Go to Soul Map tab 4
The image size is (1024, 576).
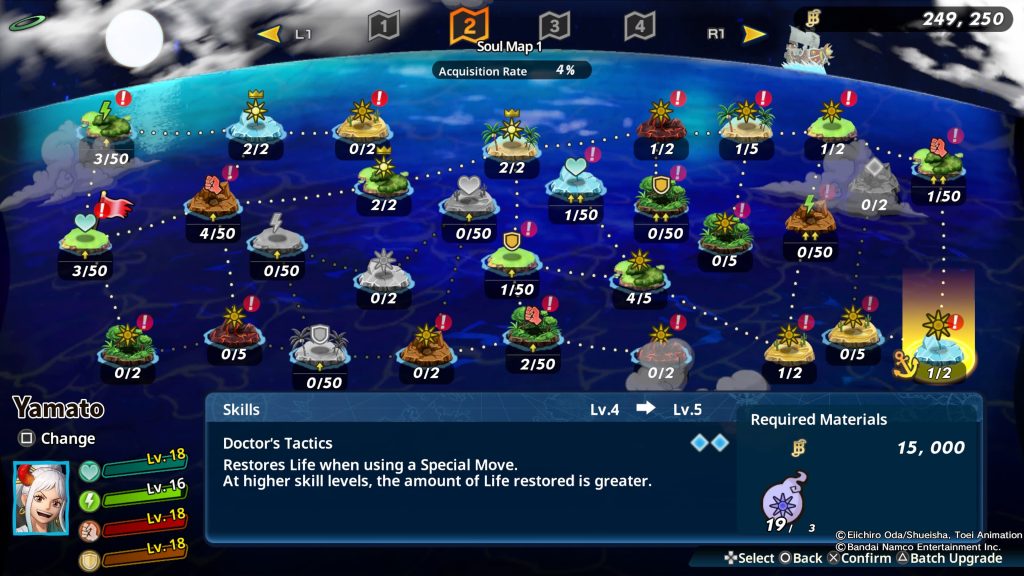pos(640,26)
